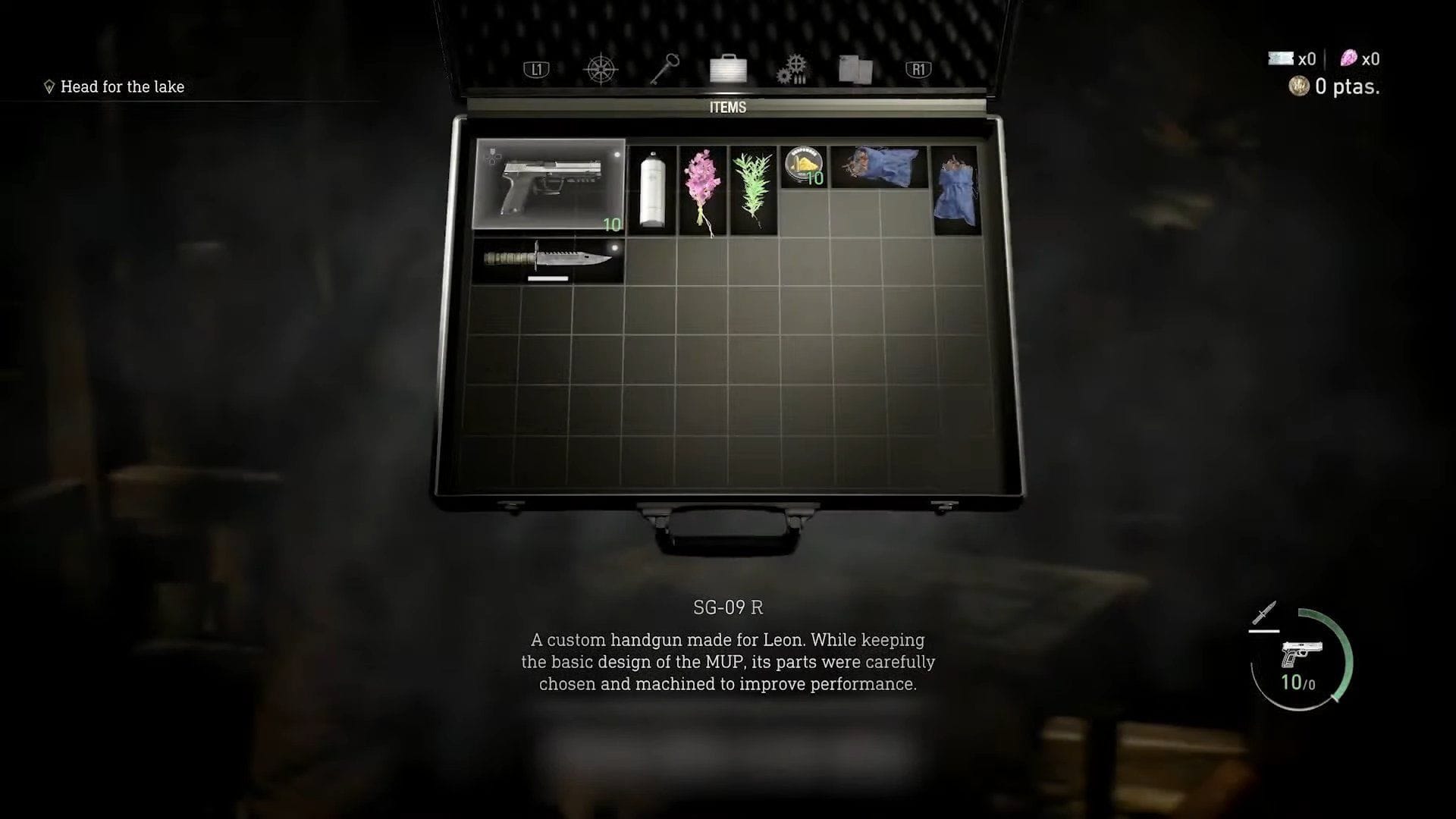1456x819 pixels.
Task: Click the Head for the lake objective
Action: click(122, 86)
